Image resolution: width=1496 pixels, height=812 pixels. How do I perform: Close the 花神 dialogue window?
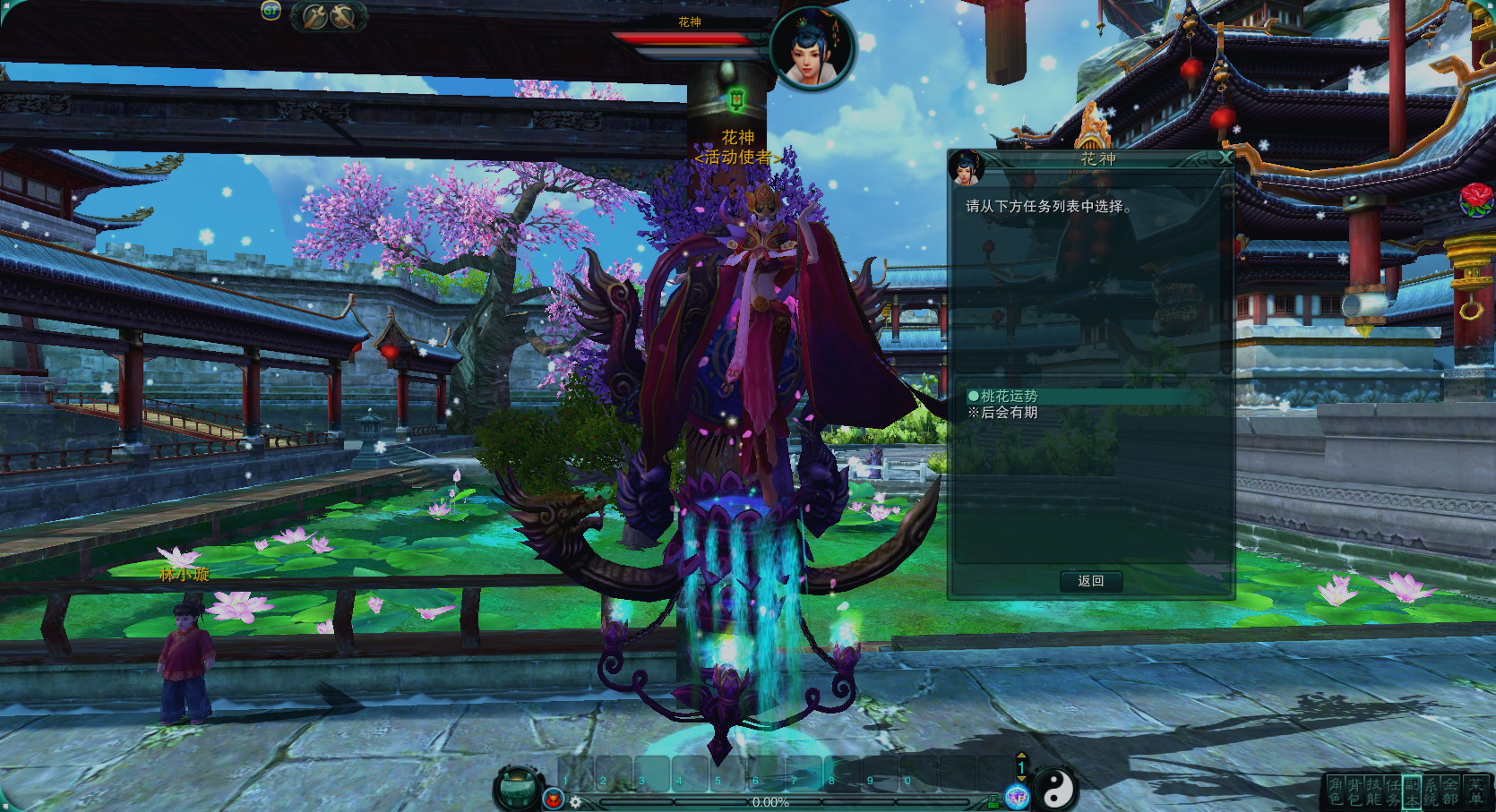(x=1225, y=158)
